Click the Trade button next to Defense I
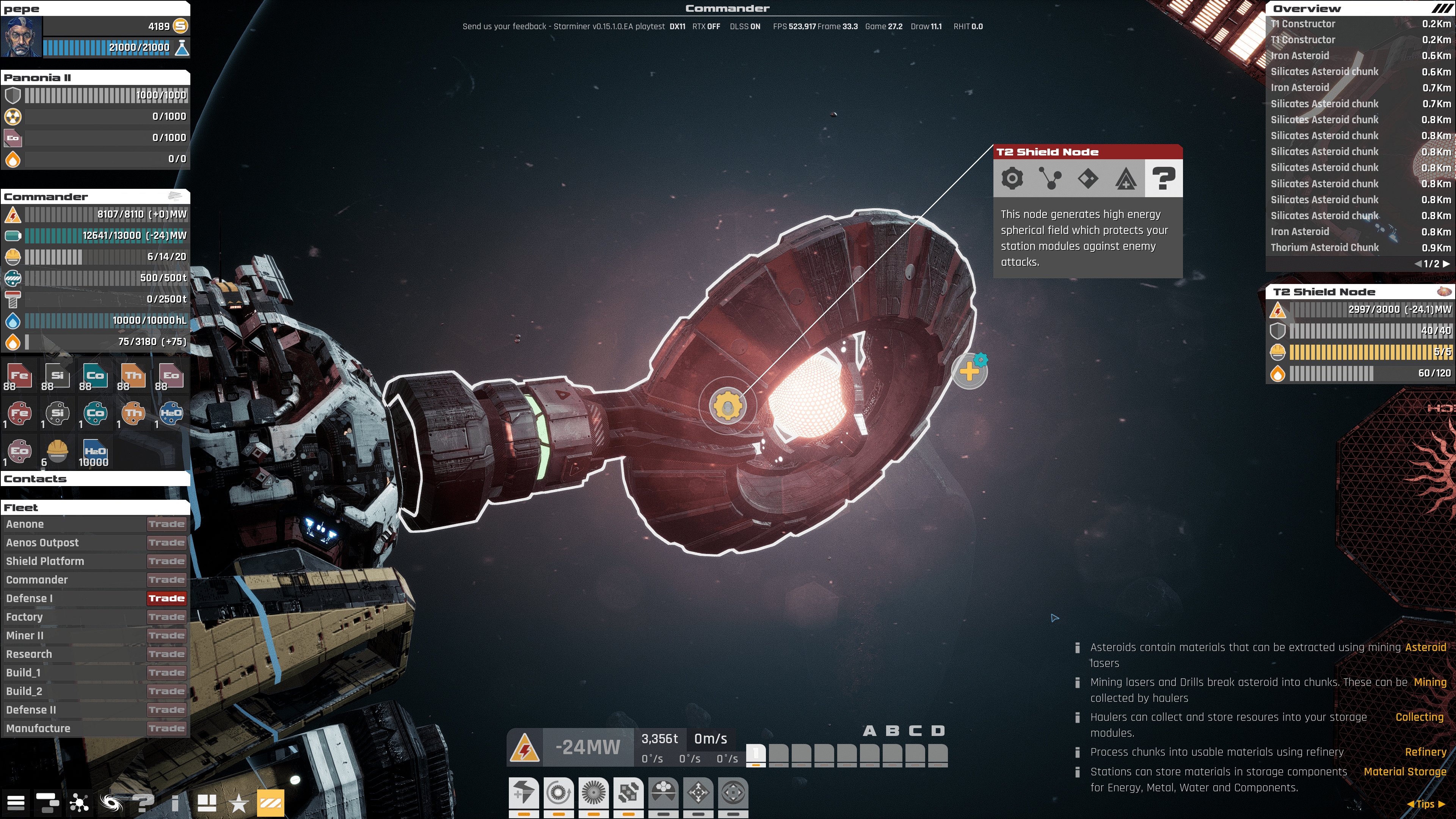This screenshot has height=819, width=1456. [x=166, y=598]
